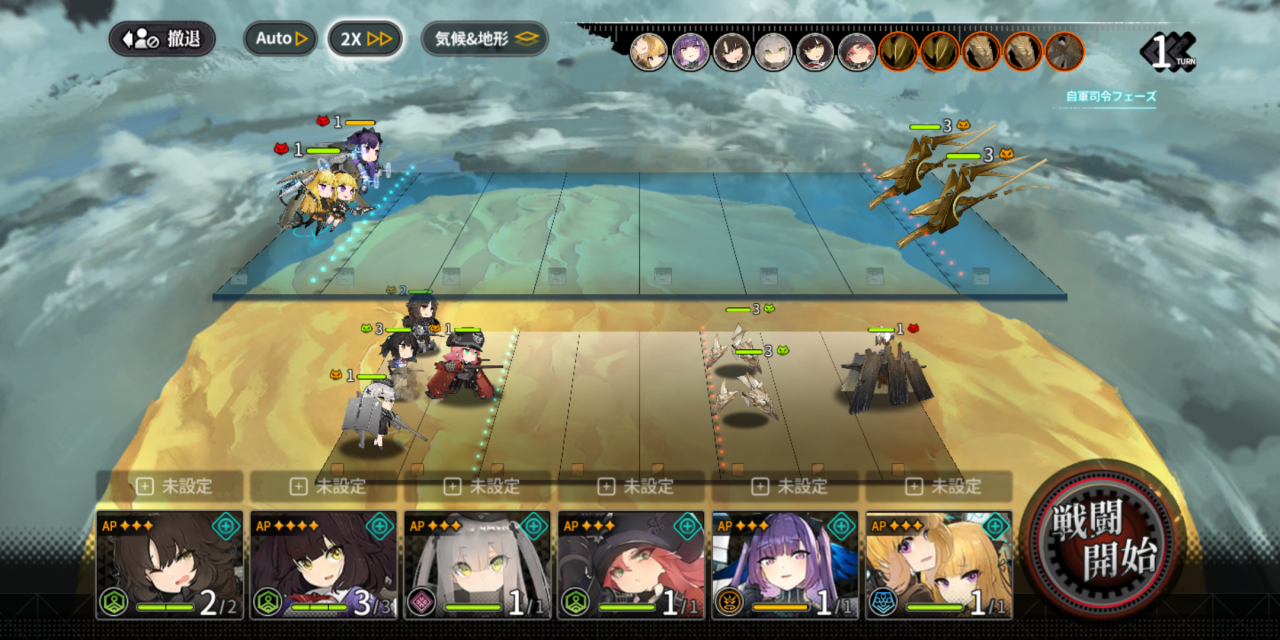Screen dimensions: 1280x640
Task: Select the purple-haired portrait in turn order
Action: click(691, 52)
